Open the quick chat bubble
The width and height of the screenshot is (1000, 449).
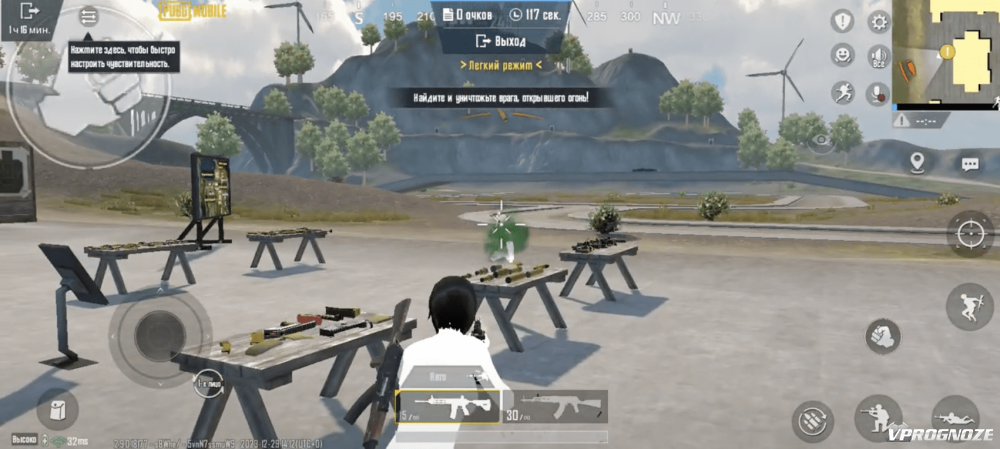coord(969,164)
